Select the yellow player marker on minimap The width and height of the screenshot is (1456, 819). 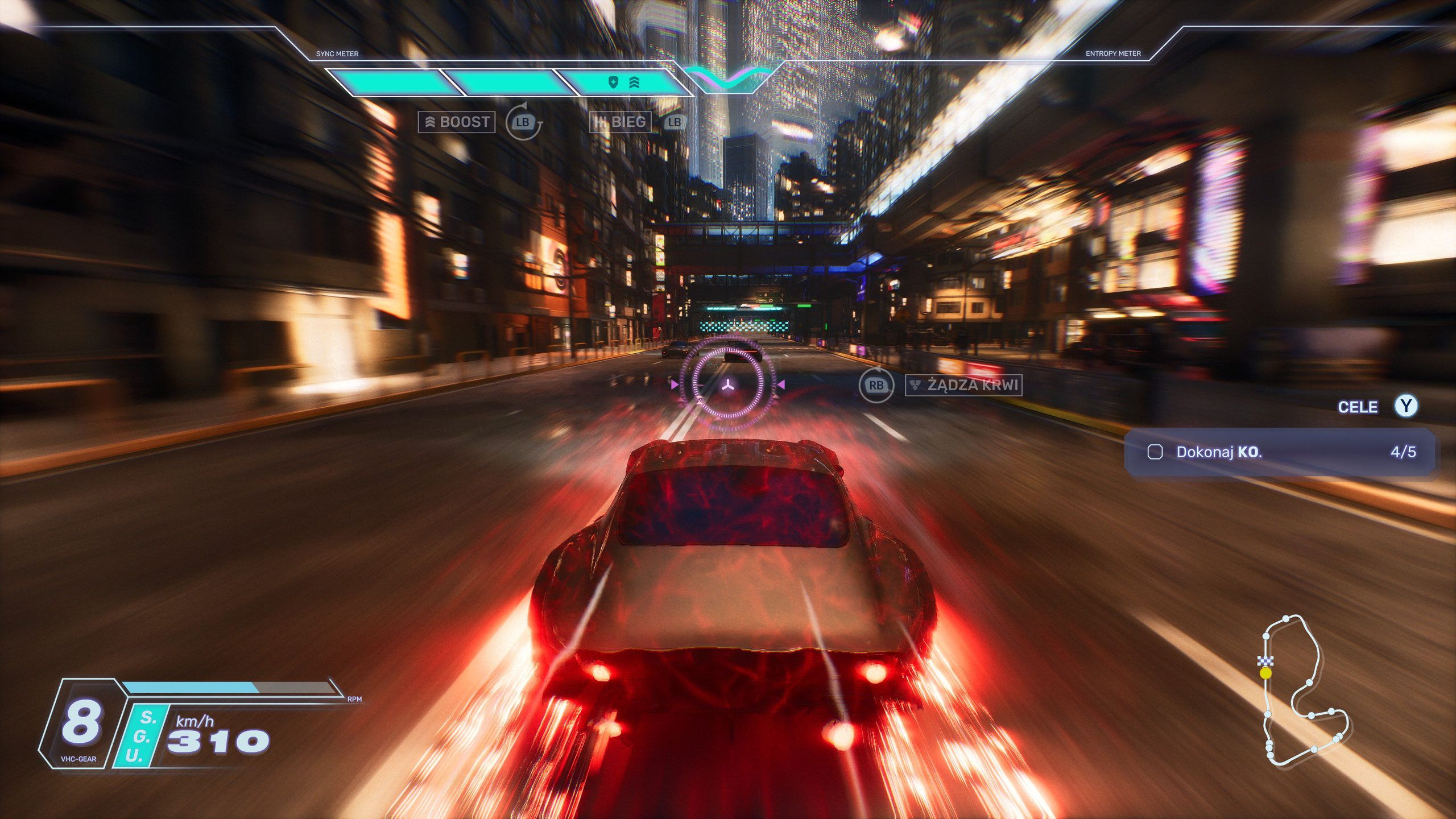point(1265,673)
